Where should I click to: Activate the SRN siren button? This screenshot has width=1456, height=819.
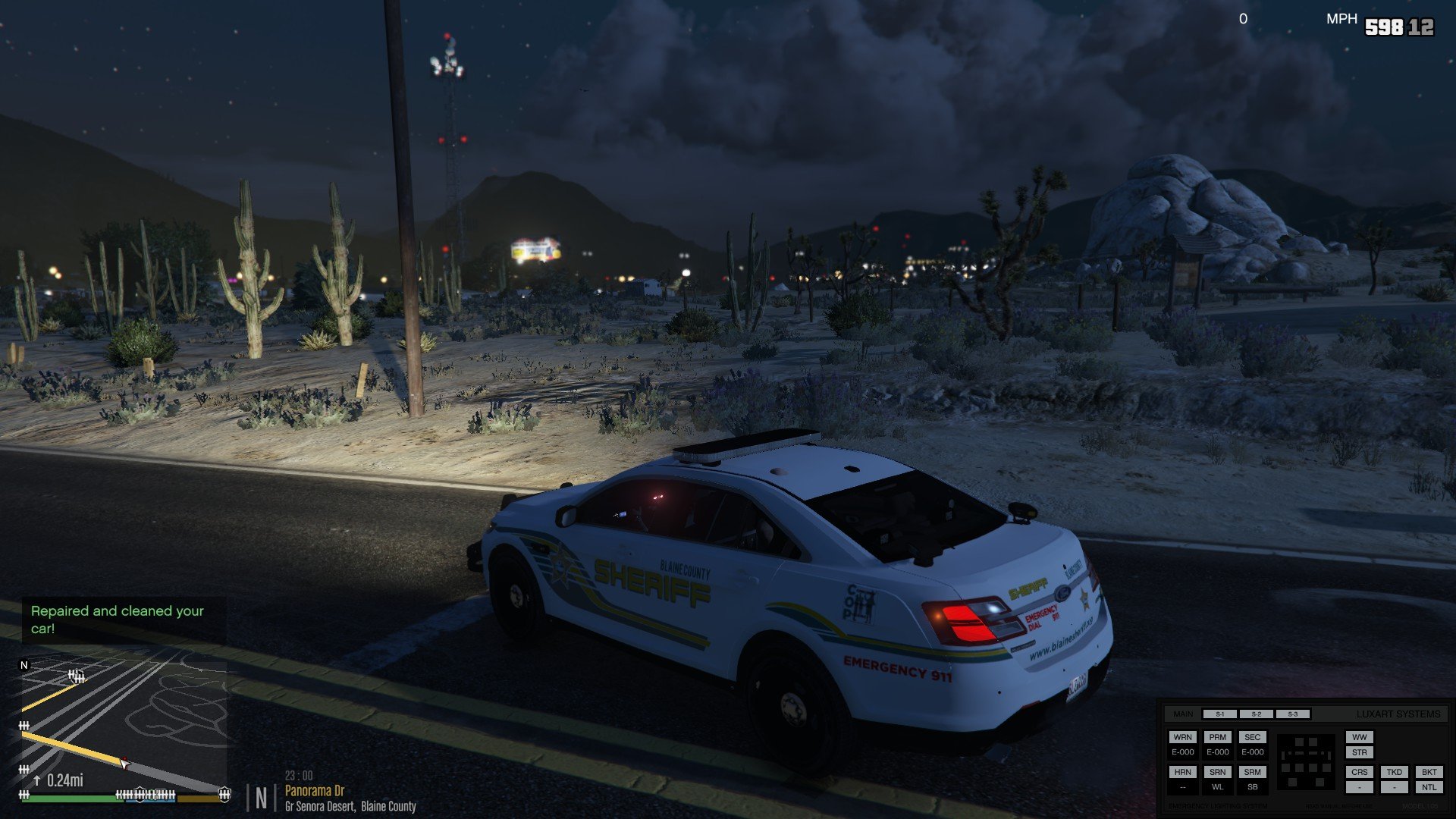click(x=1217, y=772)
